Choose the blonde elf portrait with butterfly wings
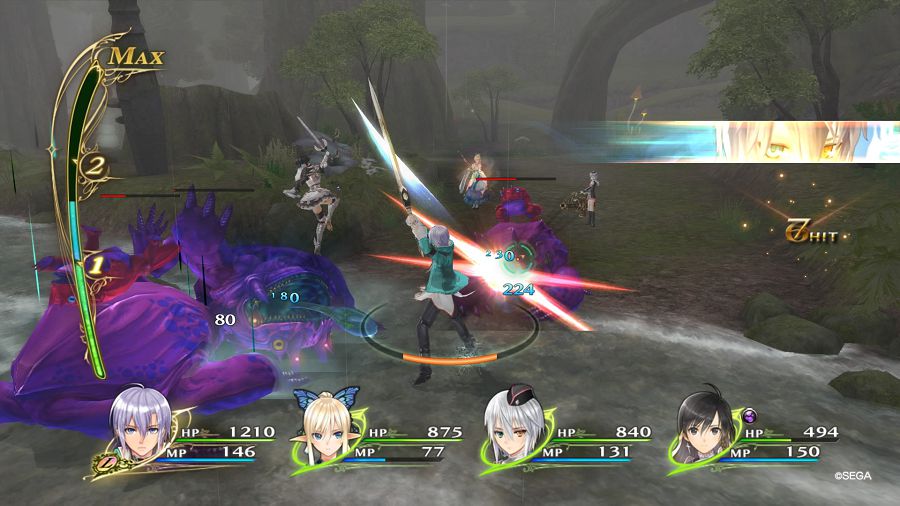Screen dimensions: 900x506 click(x=324, y=428)
